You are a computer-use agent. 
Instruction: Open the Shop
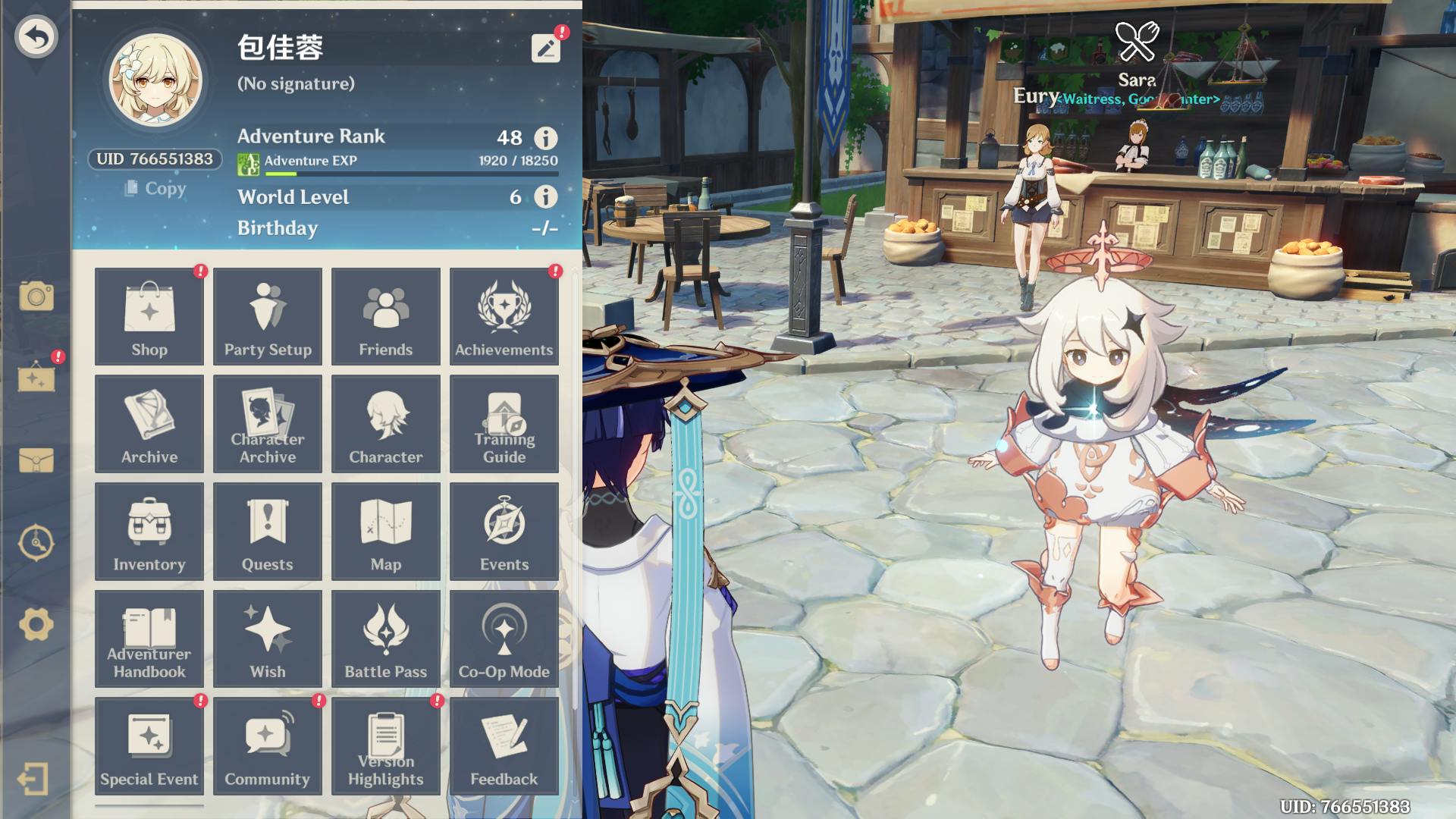pyautogui.click(x=149, y=316)
